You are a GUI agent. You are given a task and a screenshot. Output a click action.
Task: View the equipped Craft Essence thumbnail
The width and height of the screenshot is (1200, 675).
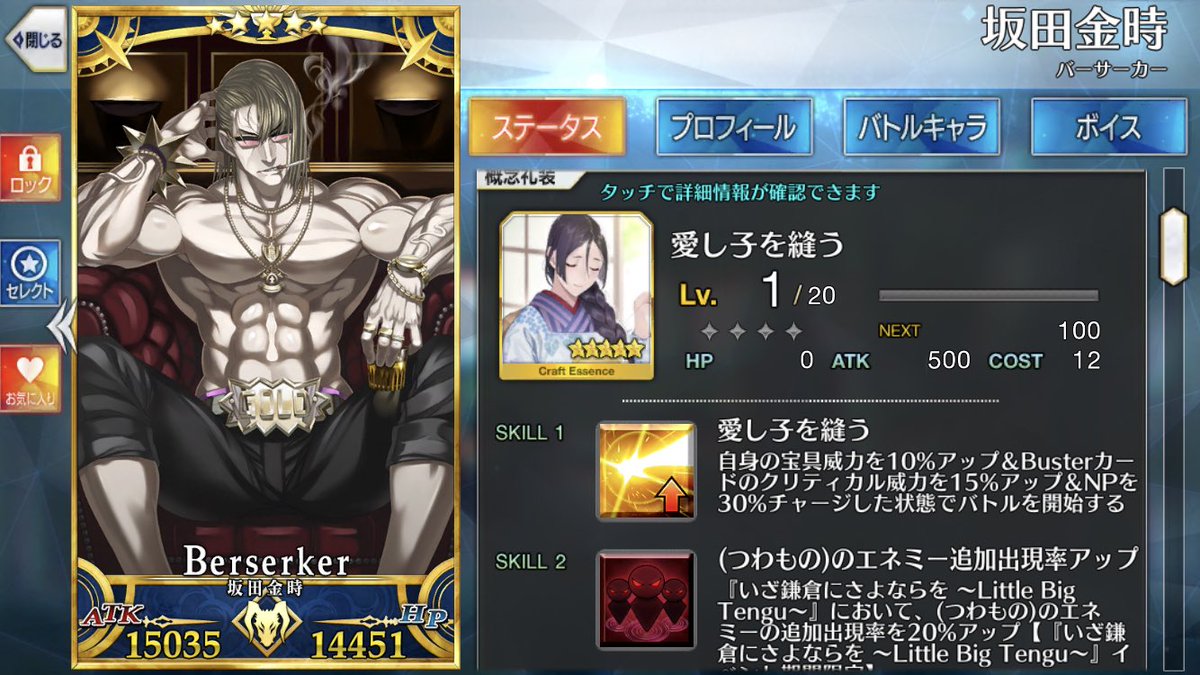pyautogui.click(x=577, y=297)
